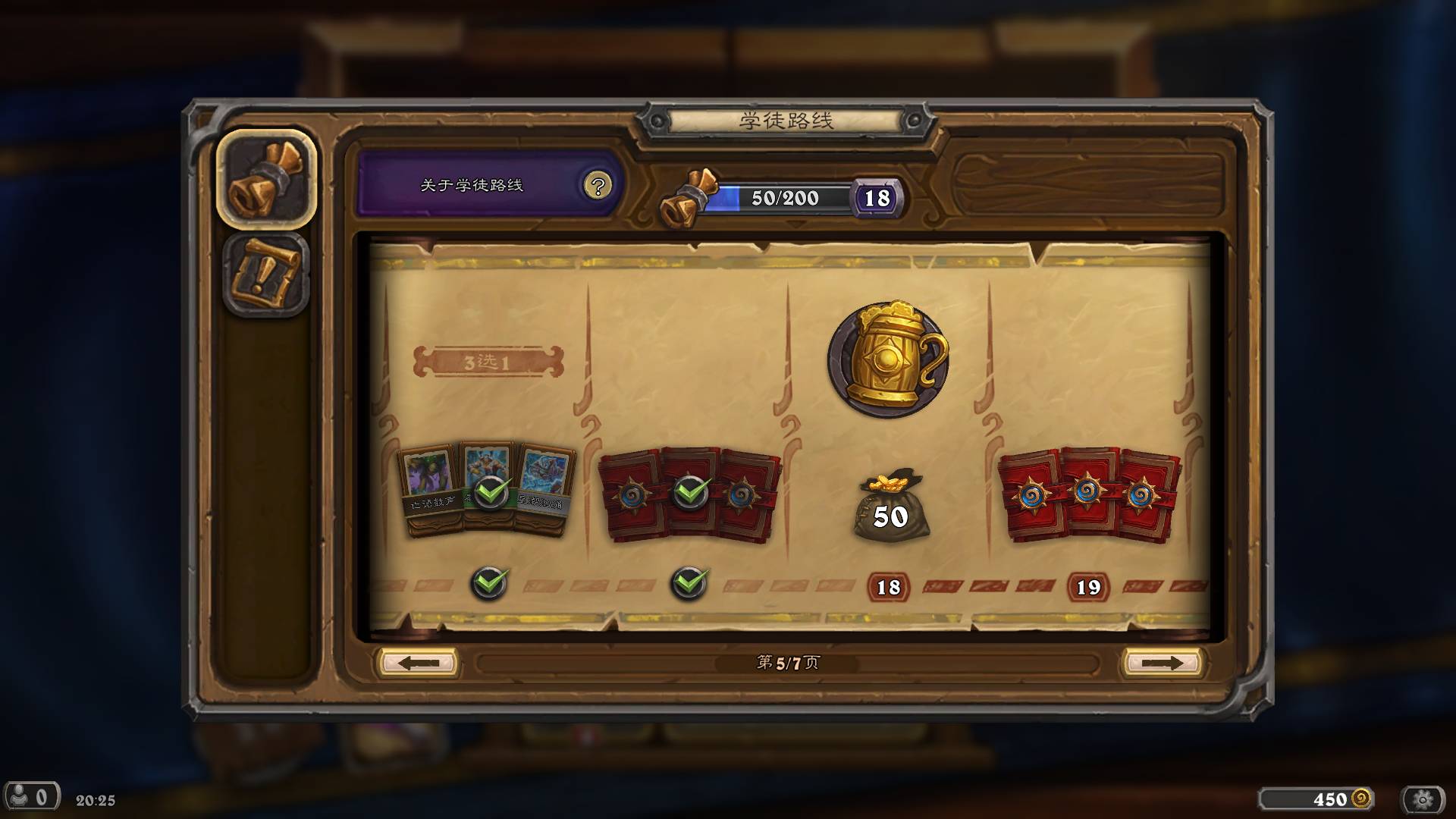Open the question mark help about 学徒路线
Screen dimensions: 1456x819
coord(598,186)
